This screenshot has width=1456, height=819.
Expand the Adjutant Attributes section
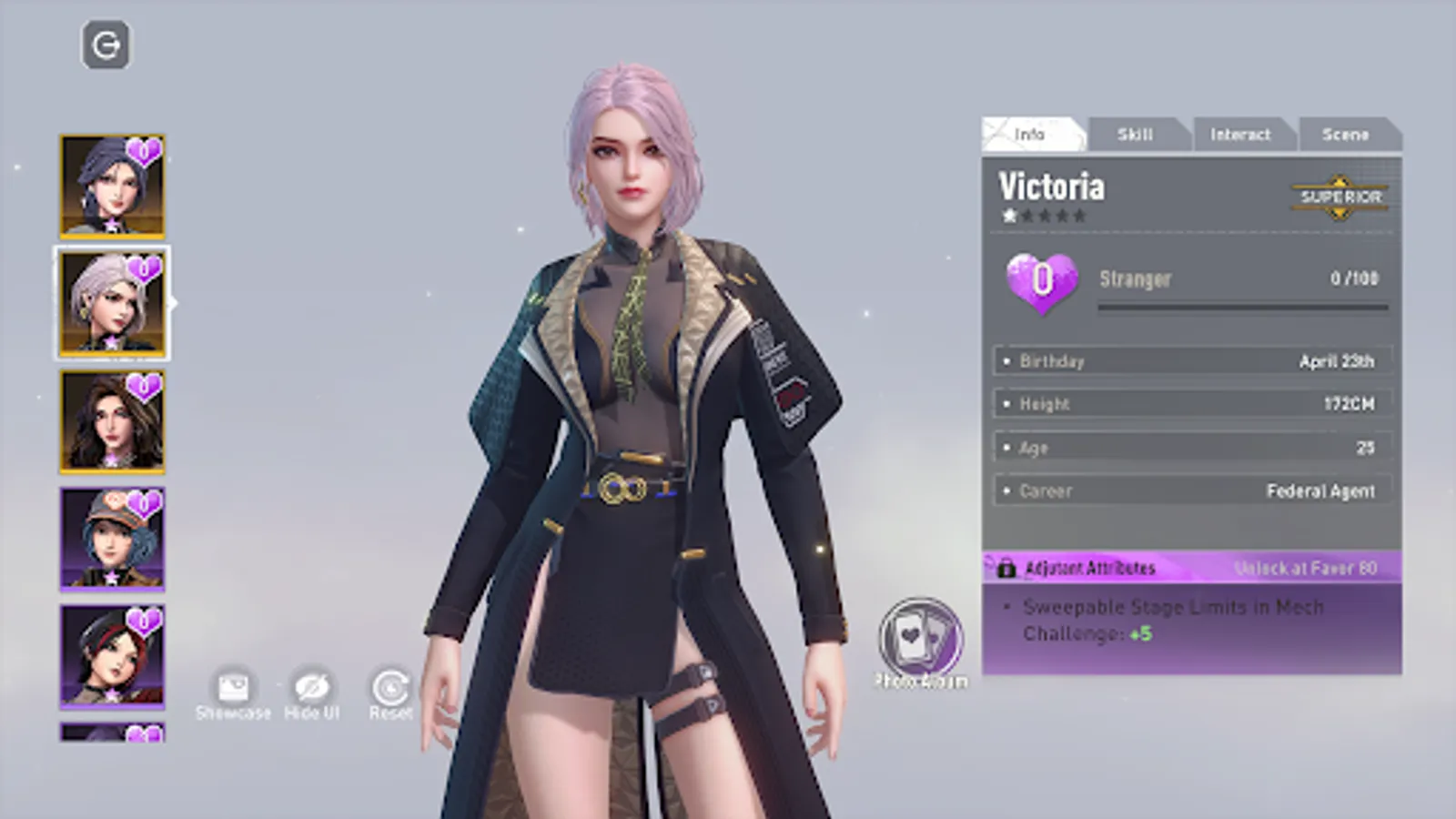click(1087, 567)
